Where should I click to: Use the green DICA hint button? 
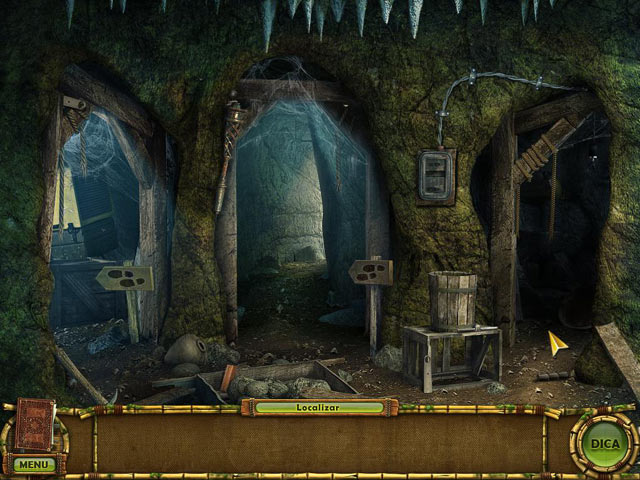point(603,442)
